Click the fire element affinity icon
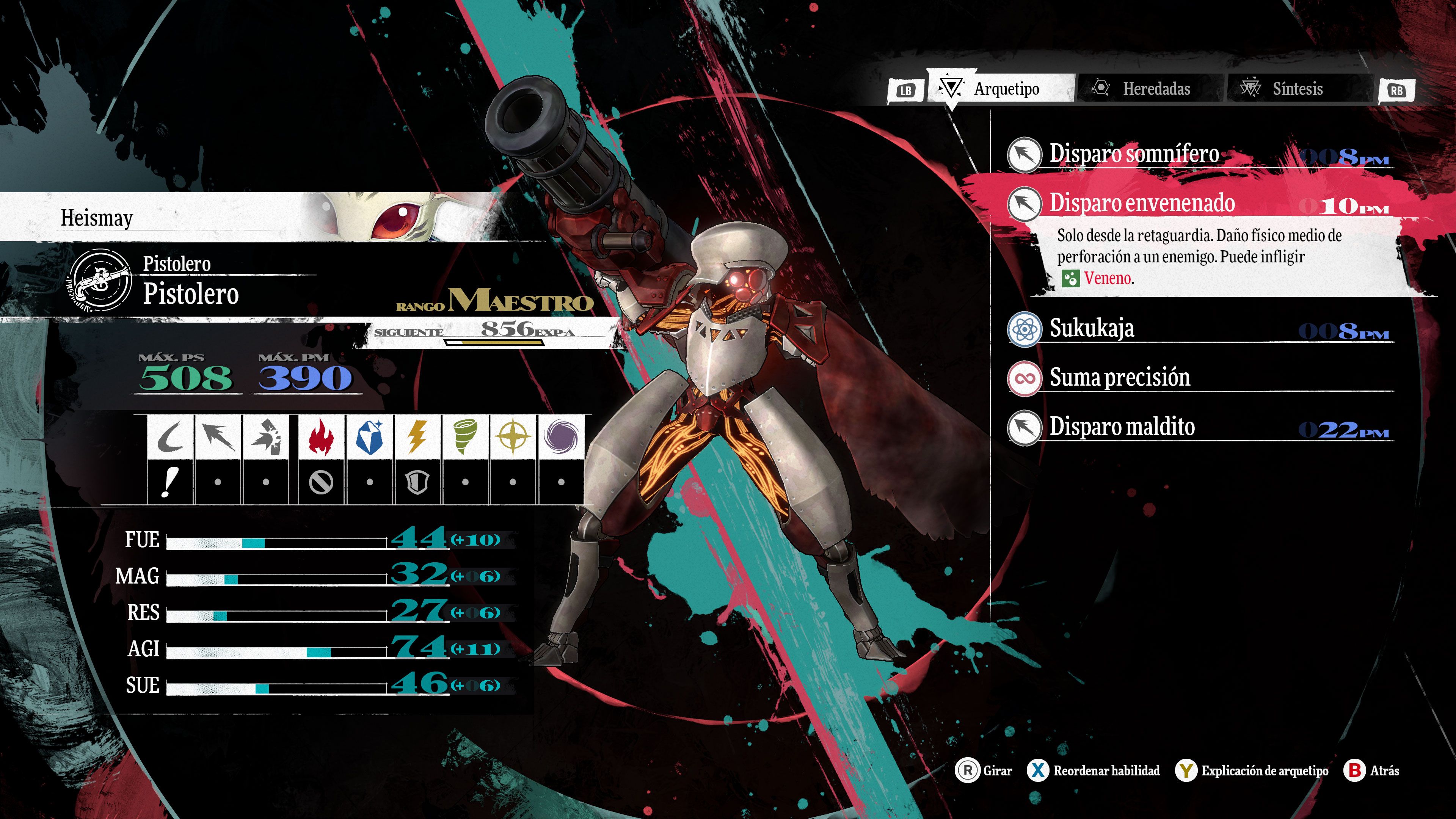 point(321,437)
